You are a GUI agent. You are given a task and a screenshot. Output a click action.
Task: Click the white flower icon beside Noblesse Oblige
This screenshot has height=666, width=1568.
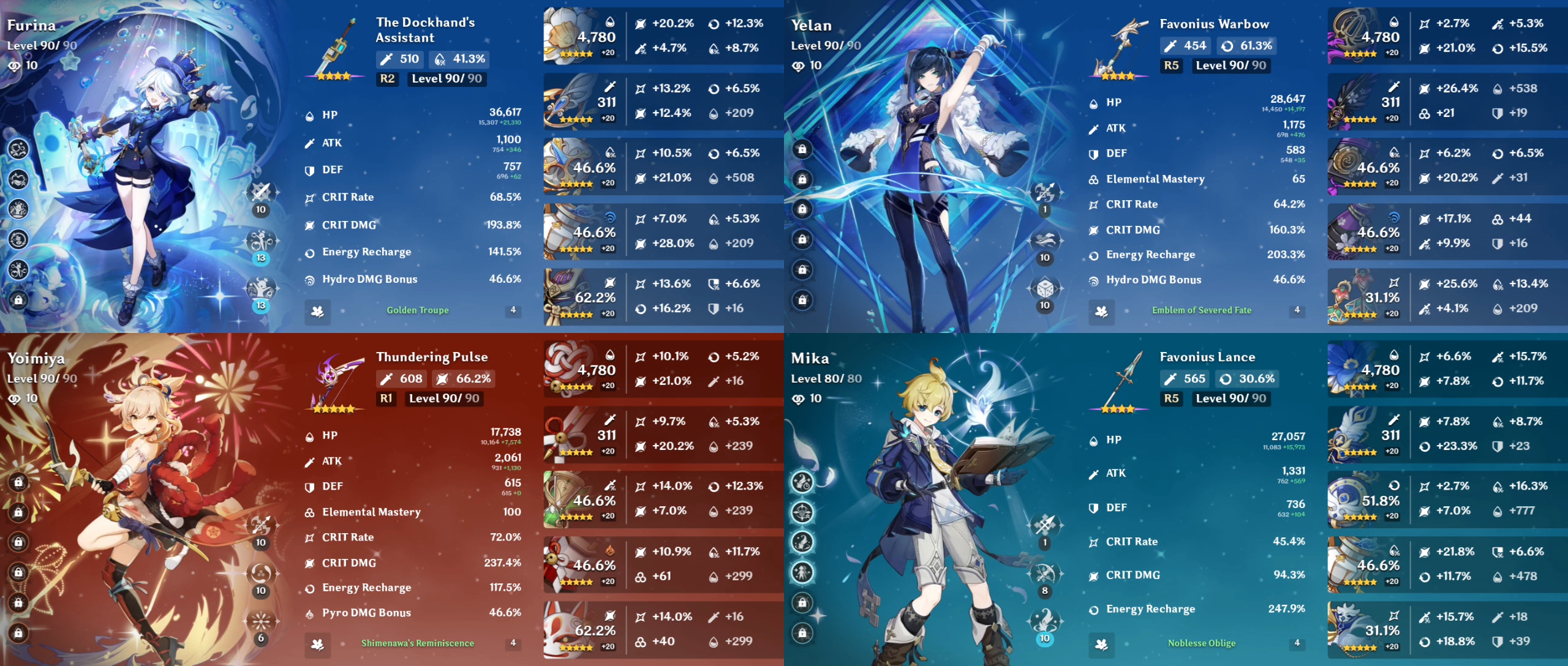pyautogui.click(x=1102, y=643)
